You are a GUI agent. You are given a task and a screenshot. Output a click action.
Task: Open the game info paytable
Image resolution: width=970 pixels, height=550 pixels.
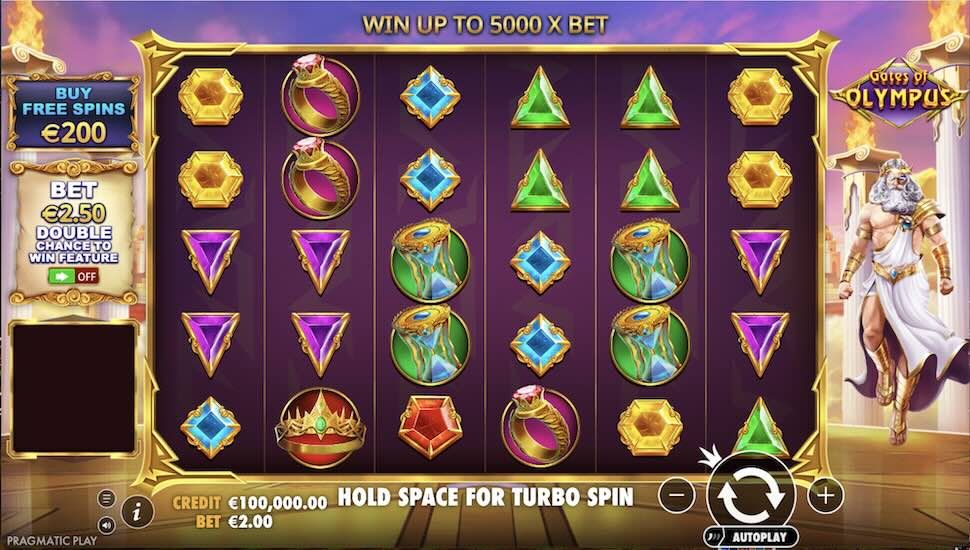point(136,510)
